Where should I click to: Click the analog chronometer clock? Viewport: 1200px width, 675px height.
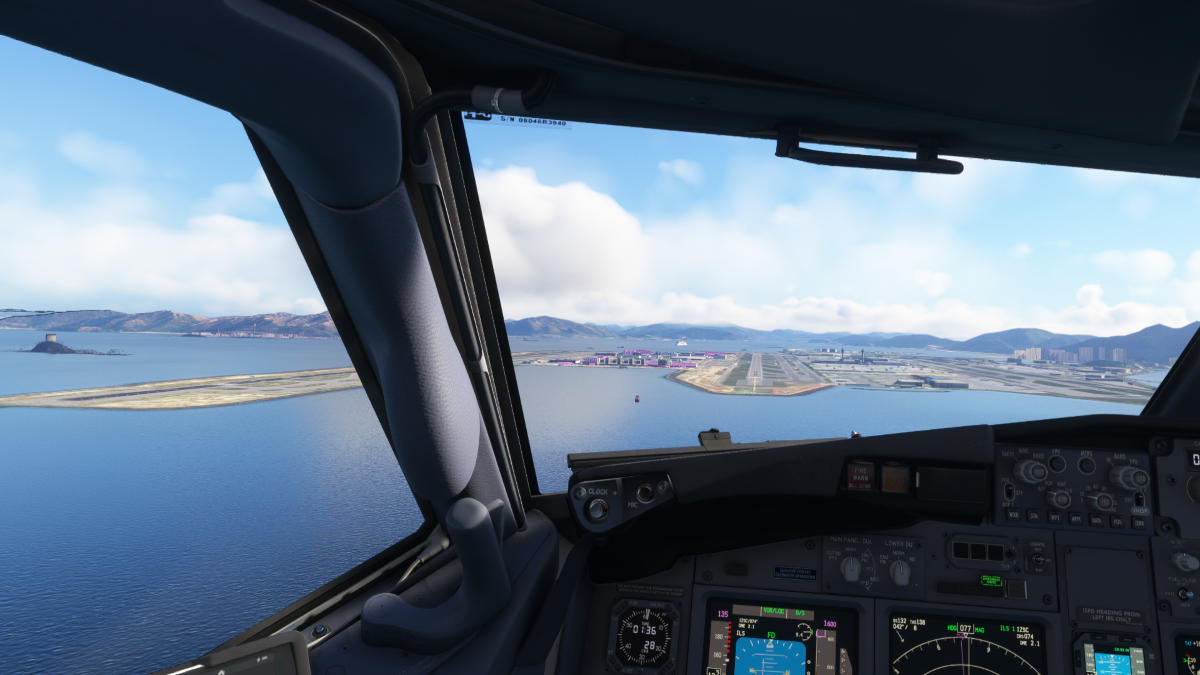point(642,637)
